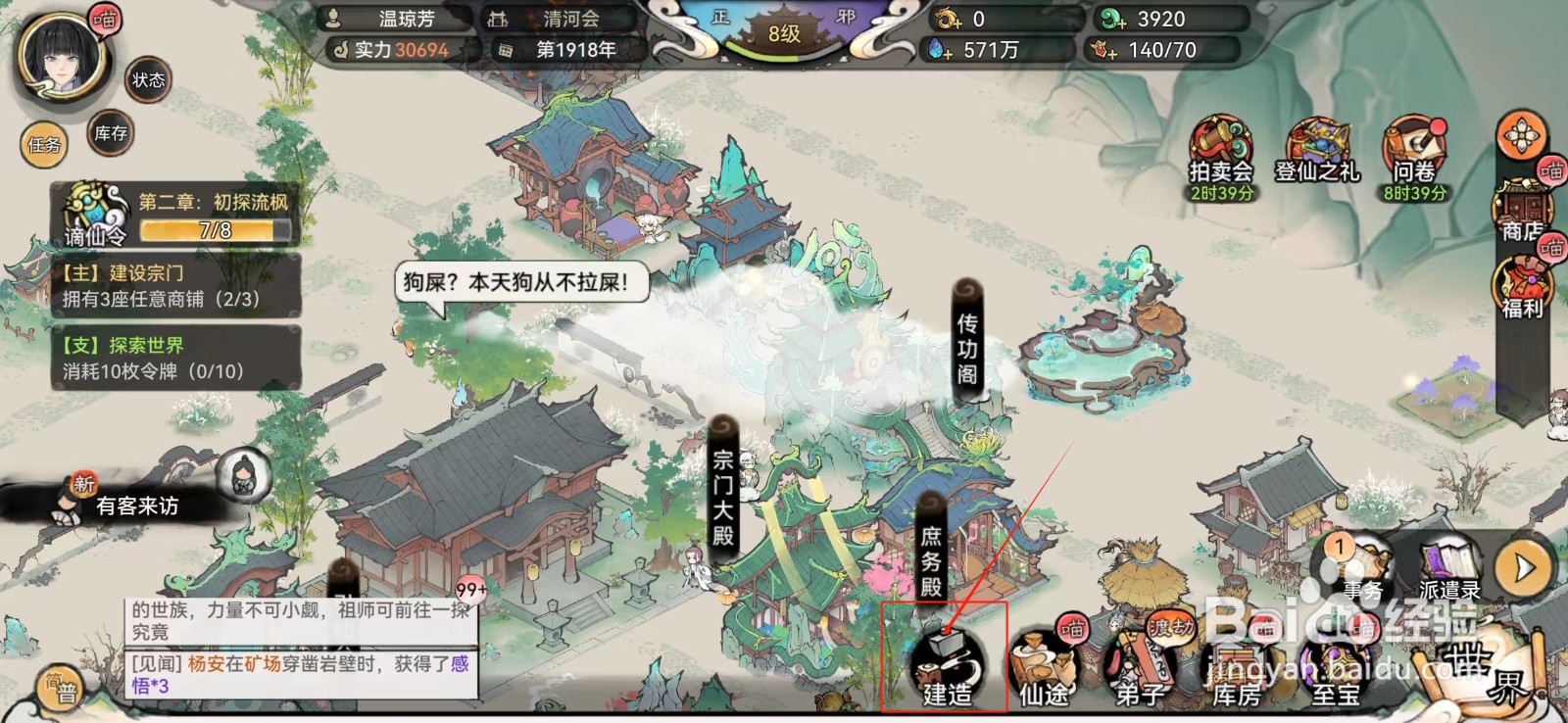Screen dimensions: 1568x723
Task: Click the 温琼芳 player avatar portrait
Action: coord(61,59)
